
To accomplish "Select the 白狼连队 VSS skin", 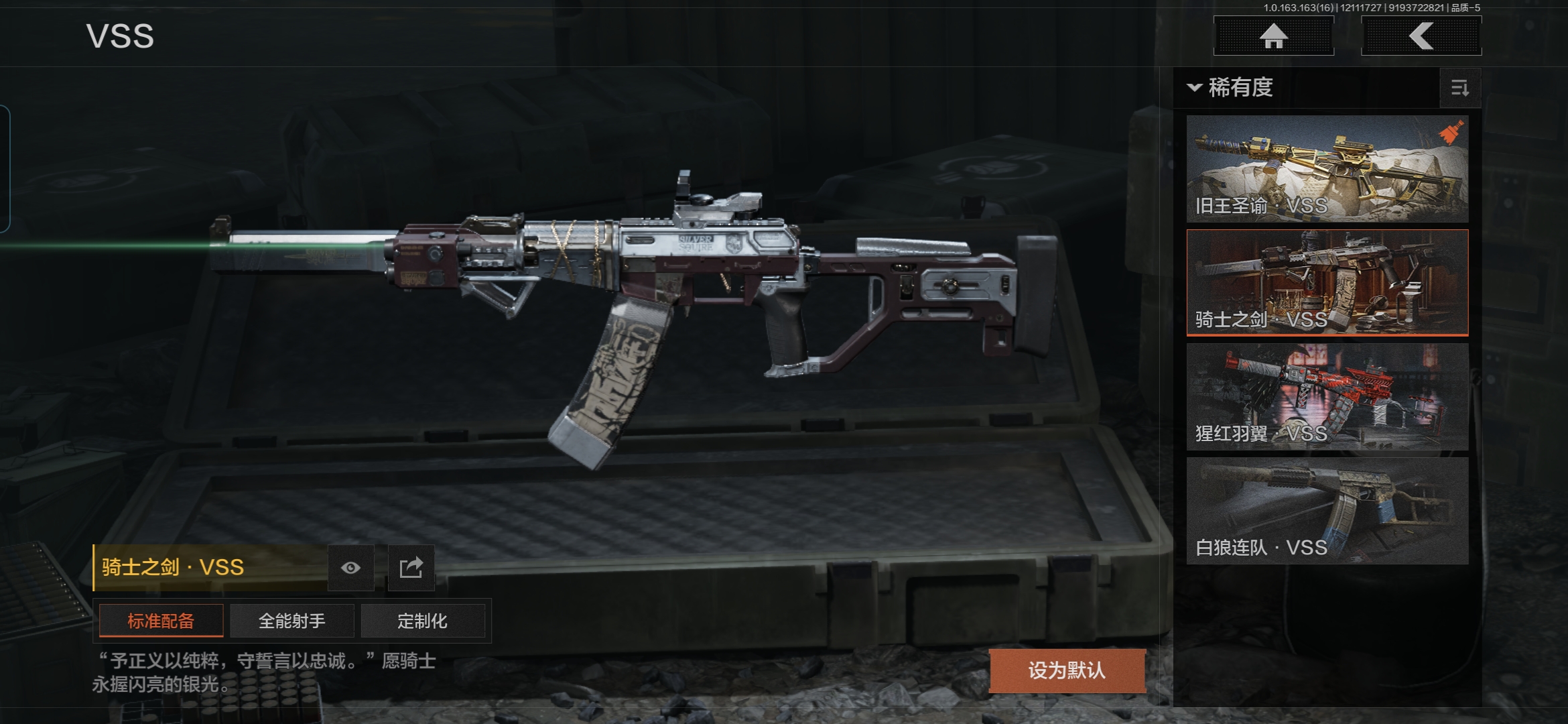I will point(1327,511).
